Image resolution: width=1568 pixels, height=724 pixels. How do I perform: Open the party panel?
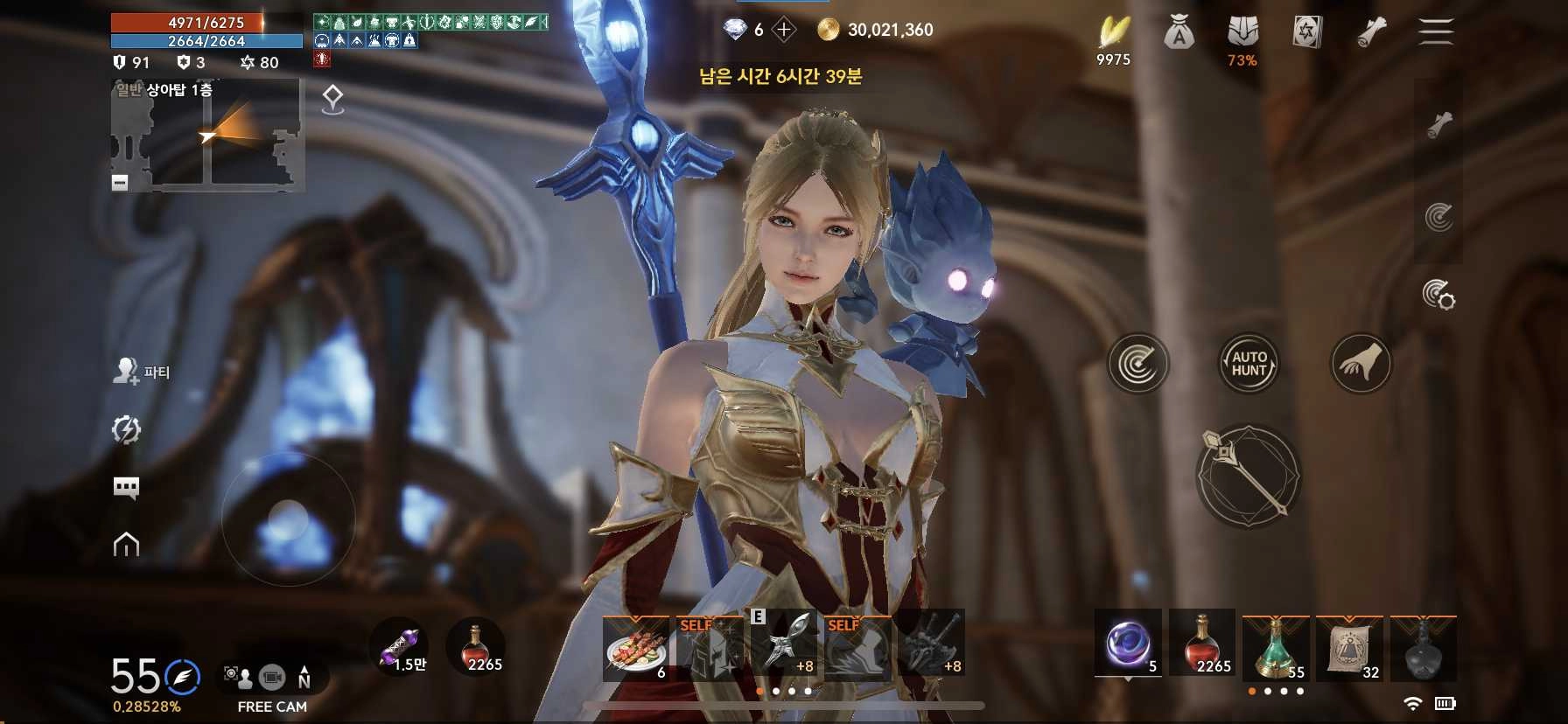[142, 372]
